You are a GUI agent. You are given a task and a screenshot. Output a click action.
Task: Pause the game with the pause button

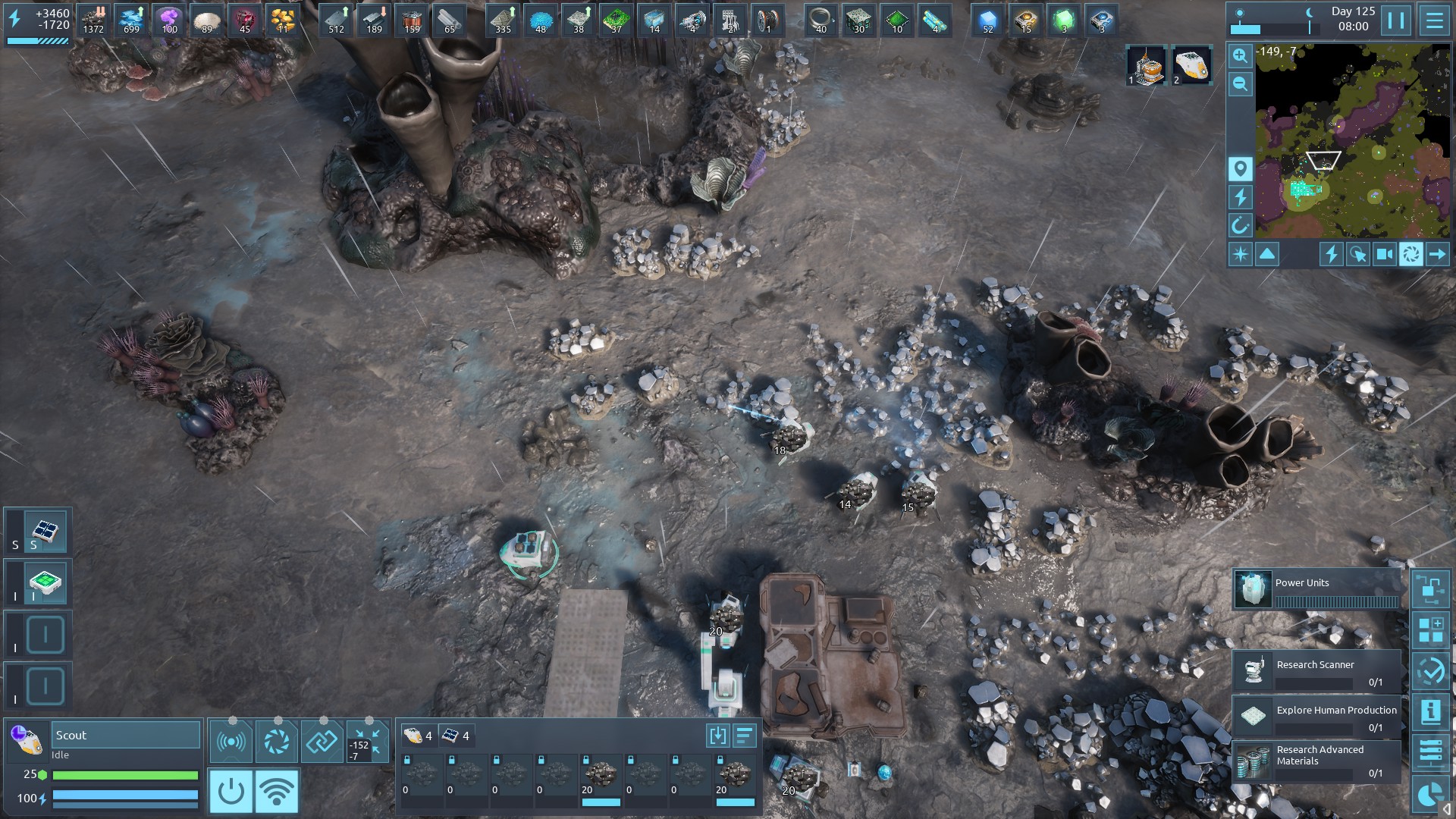[1396, 20]
